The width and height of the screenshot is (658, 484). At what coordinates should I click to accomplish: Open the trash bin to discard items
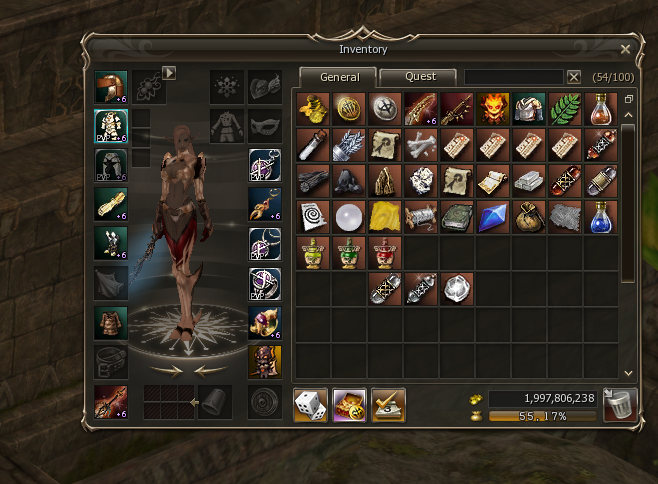620,406
